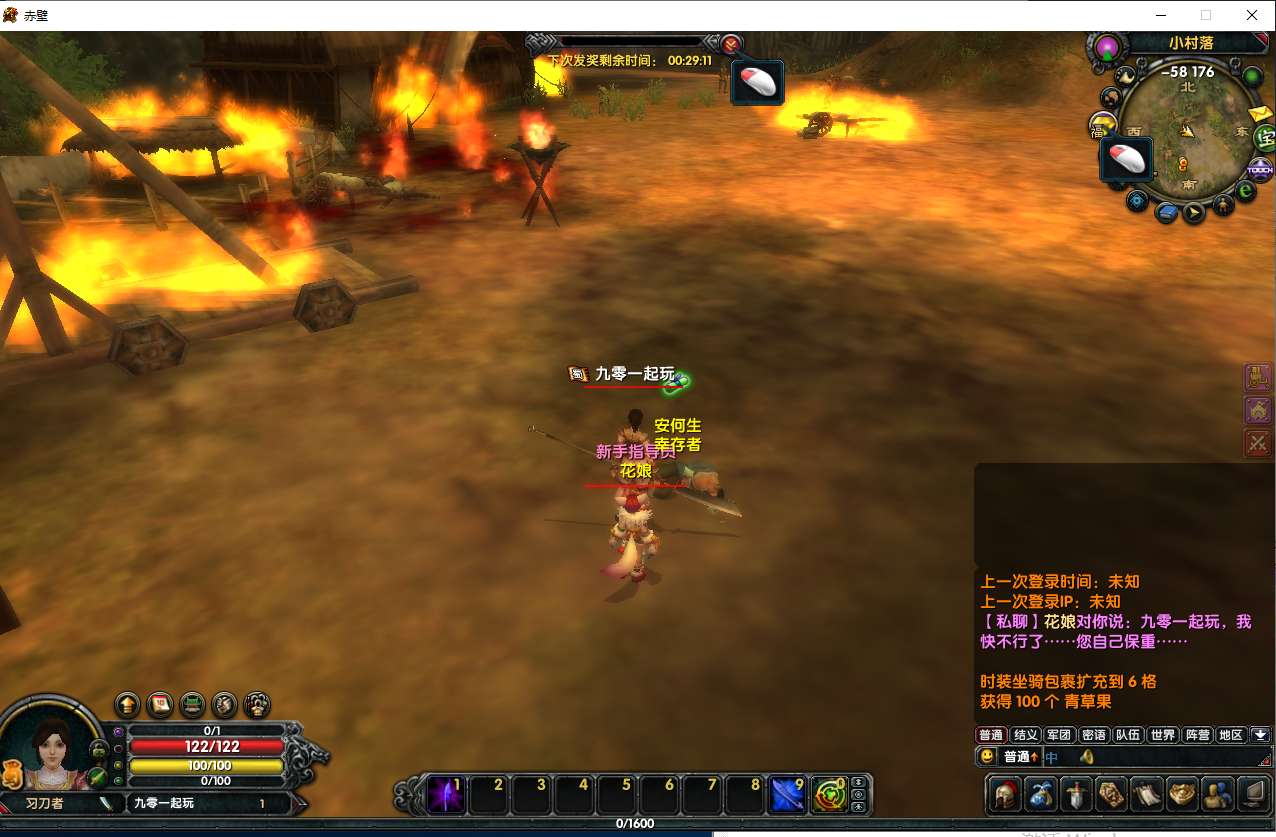
Task: Click the yellow mail envelope icon
Action: [1262, 114]
